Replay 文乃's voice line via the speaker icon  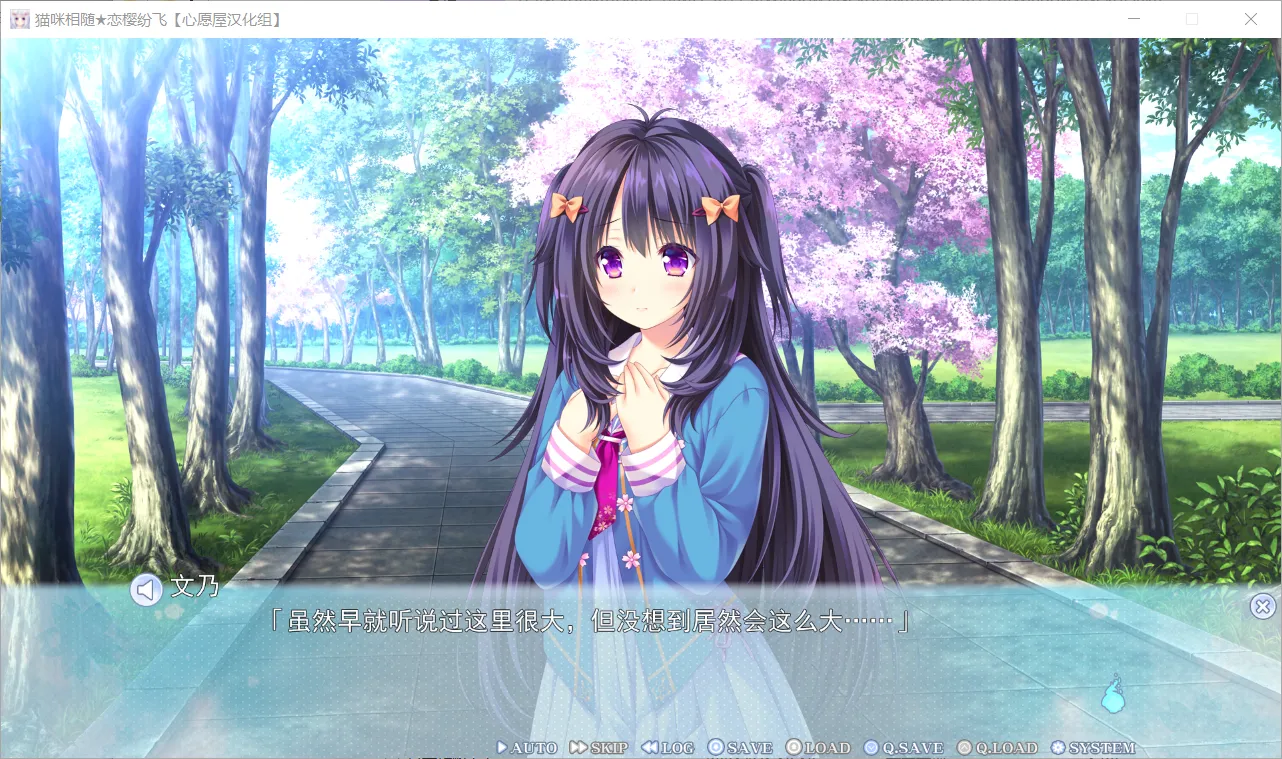(146, 590)
